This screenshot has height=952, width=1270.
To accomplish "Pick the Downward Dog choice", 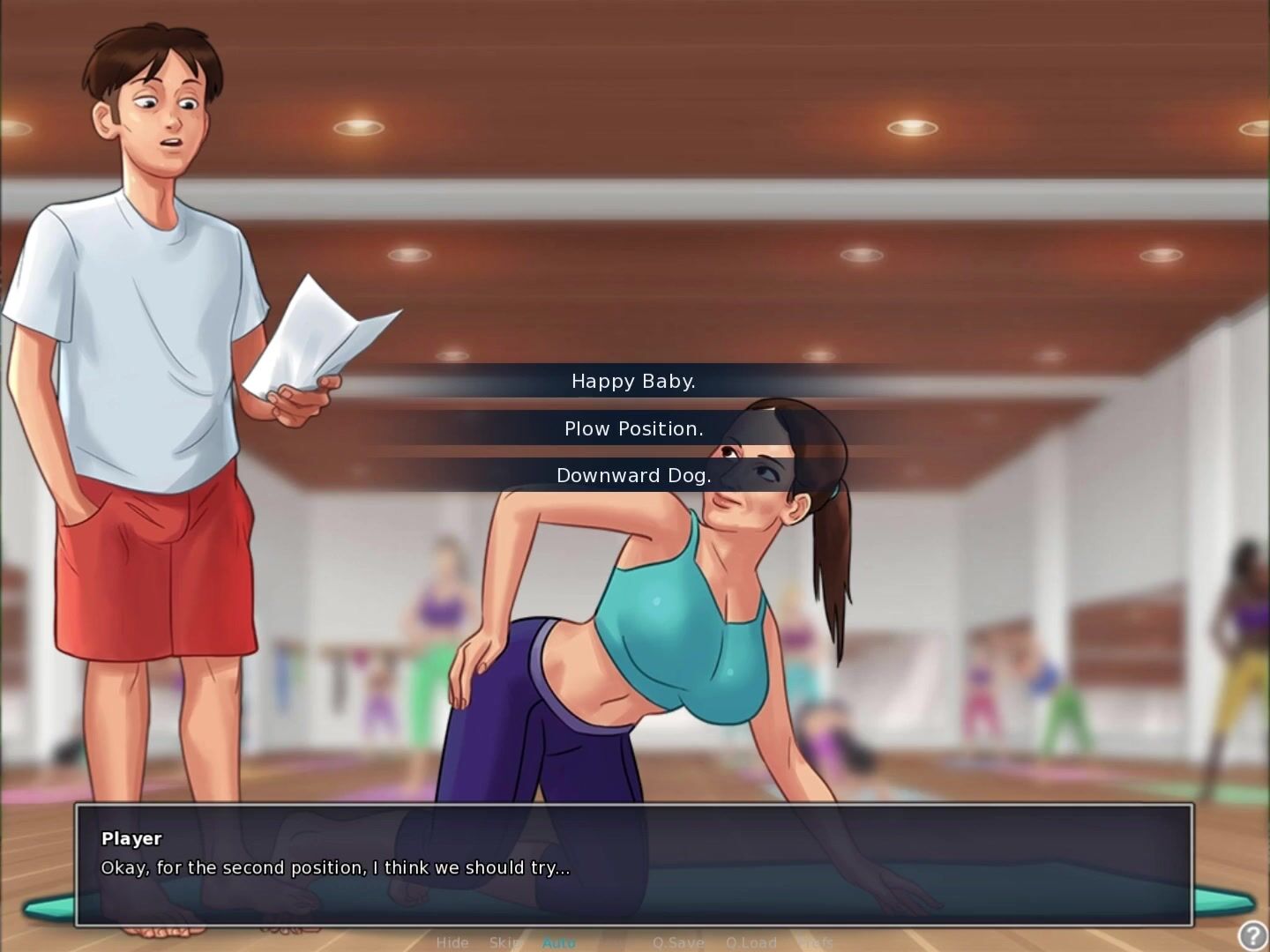I will 633,476.
